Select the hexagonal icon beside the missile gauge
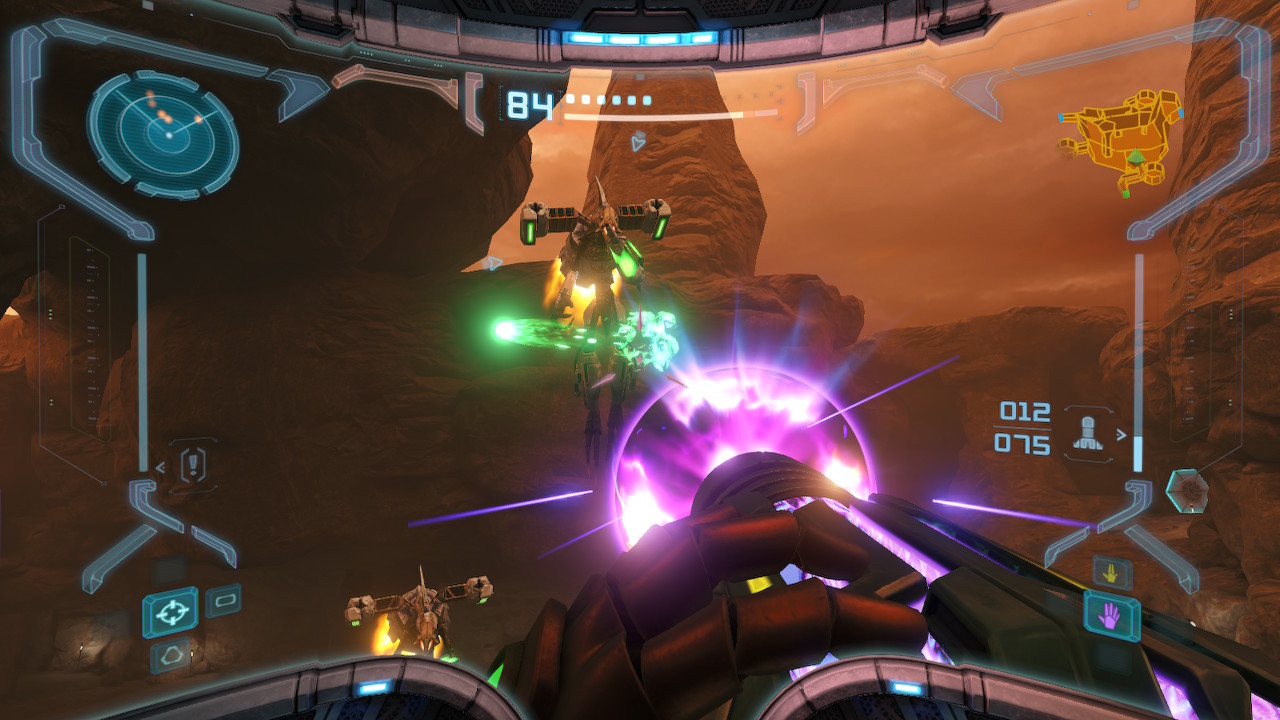 pyautogui.click(x=1187, y=490)
